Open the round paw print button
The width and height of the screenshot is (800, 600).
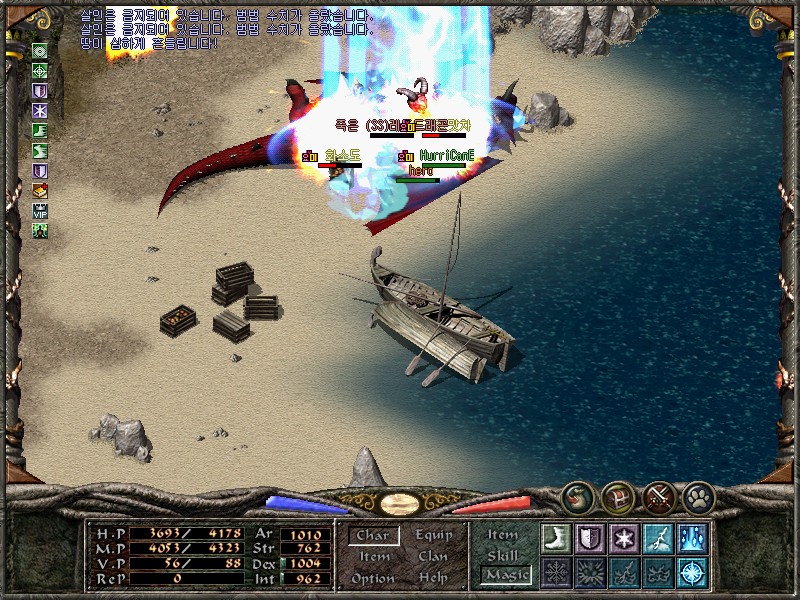coord(698,495)
